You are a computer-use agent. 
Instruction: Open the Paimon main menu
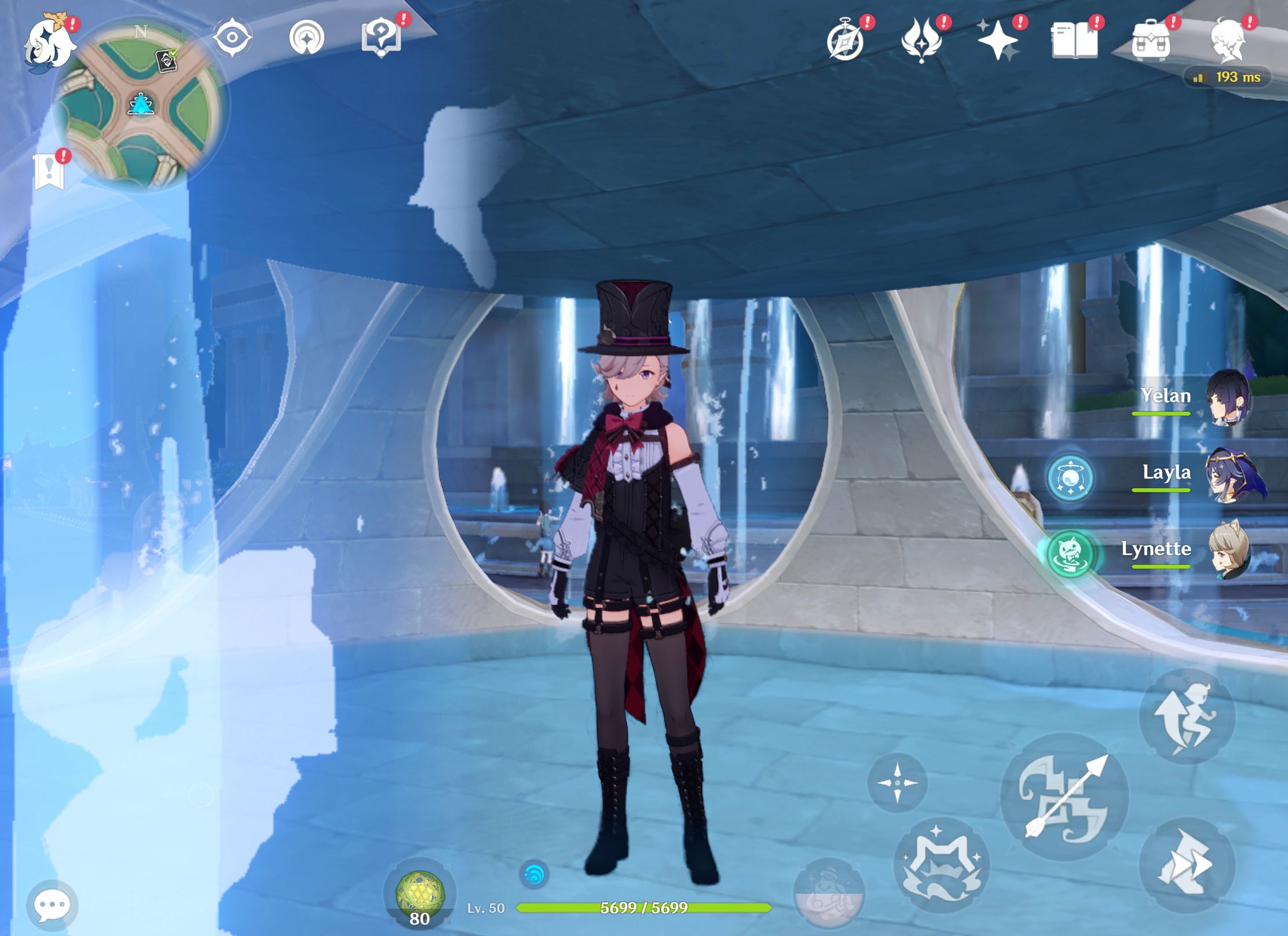pos(49,41)
